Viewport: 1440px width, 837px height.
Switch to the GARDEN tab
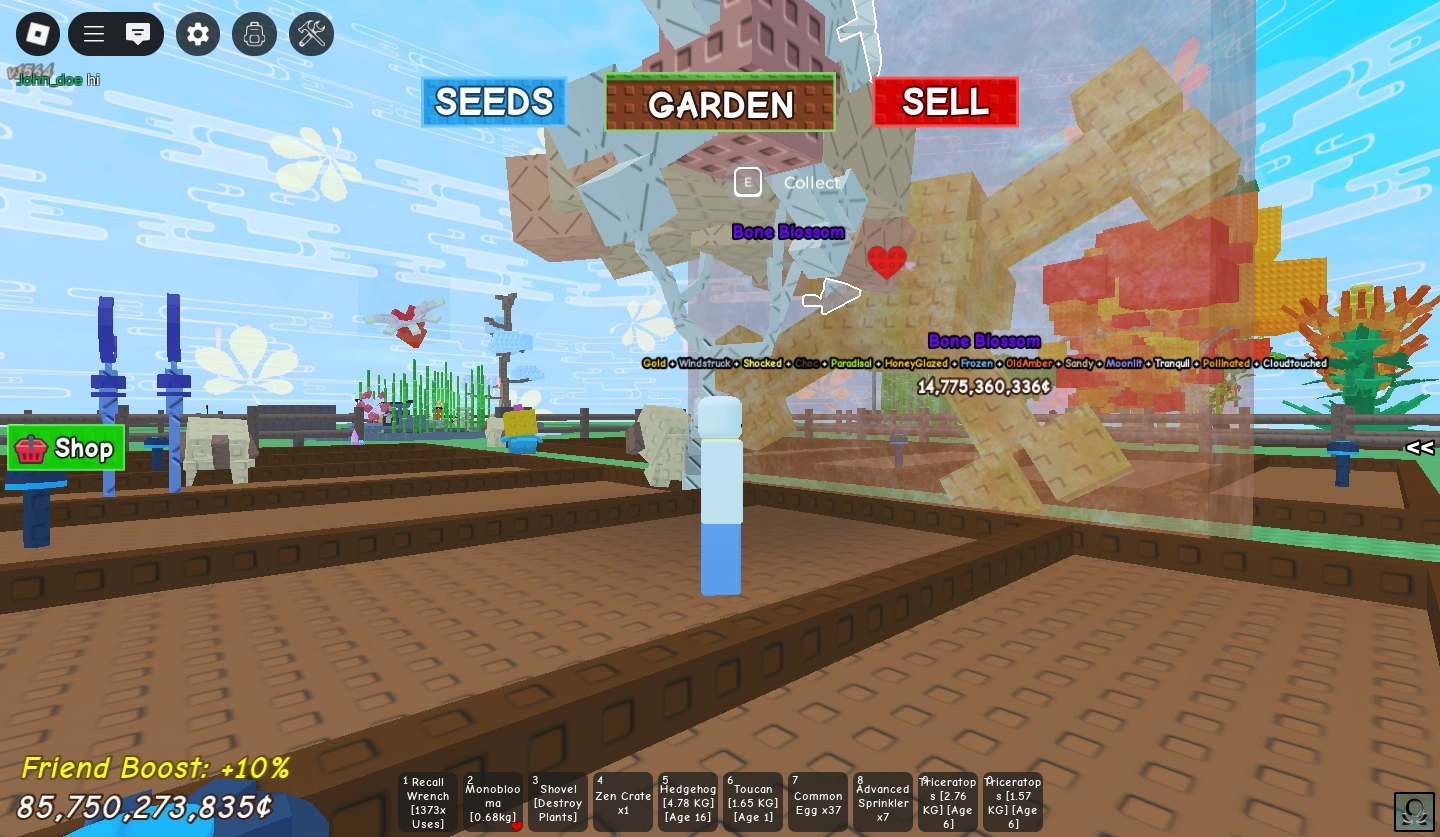tap(720, 101)
